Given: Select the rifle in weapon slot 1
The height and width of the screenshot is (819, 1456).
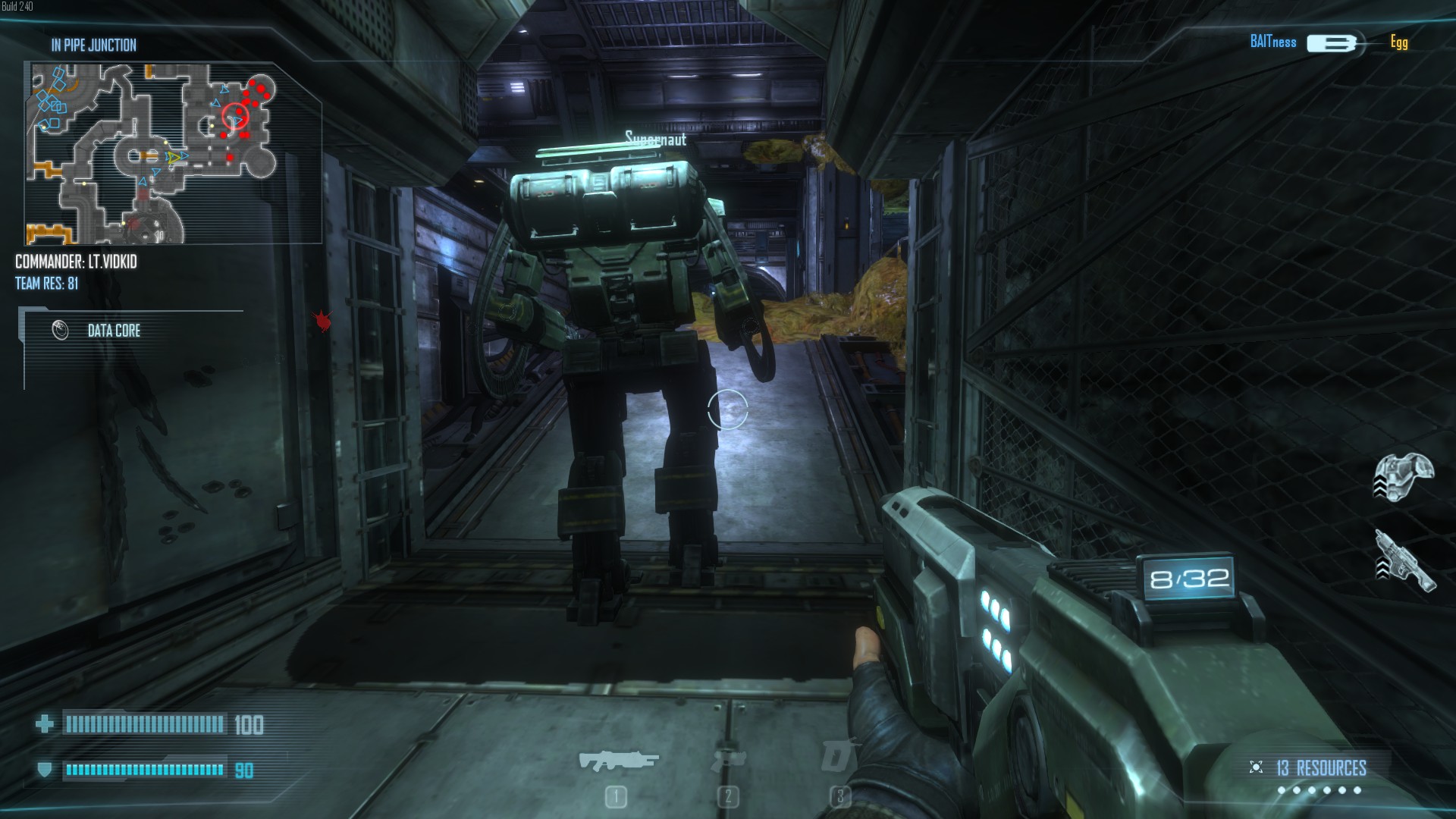Looking at the screenshot, I should click(618, 761).
